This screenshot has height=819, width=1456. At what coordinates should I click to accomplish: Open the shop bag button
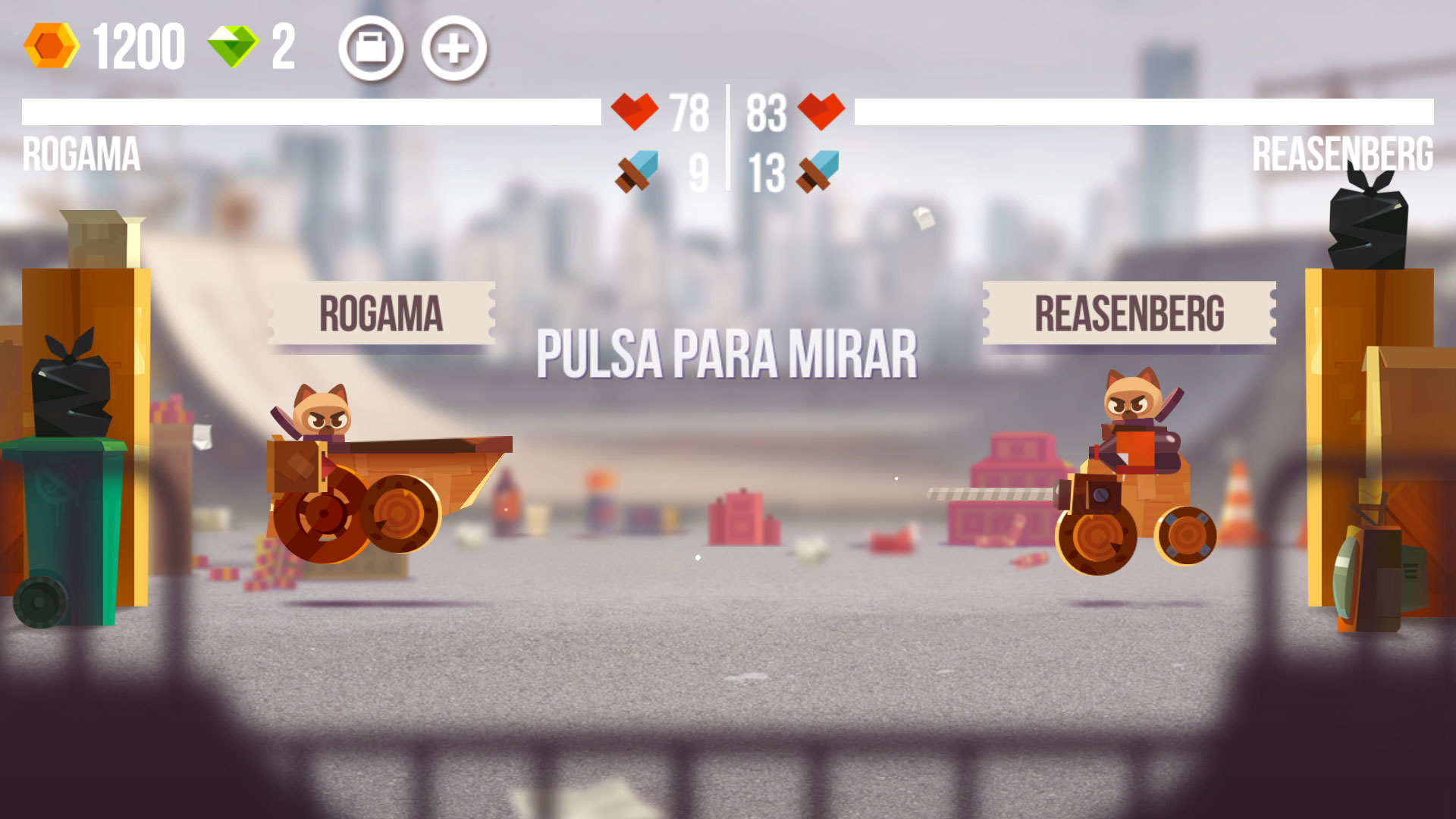pos(371,49)
